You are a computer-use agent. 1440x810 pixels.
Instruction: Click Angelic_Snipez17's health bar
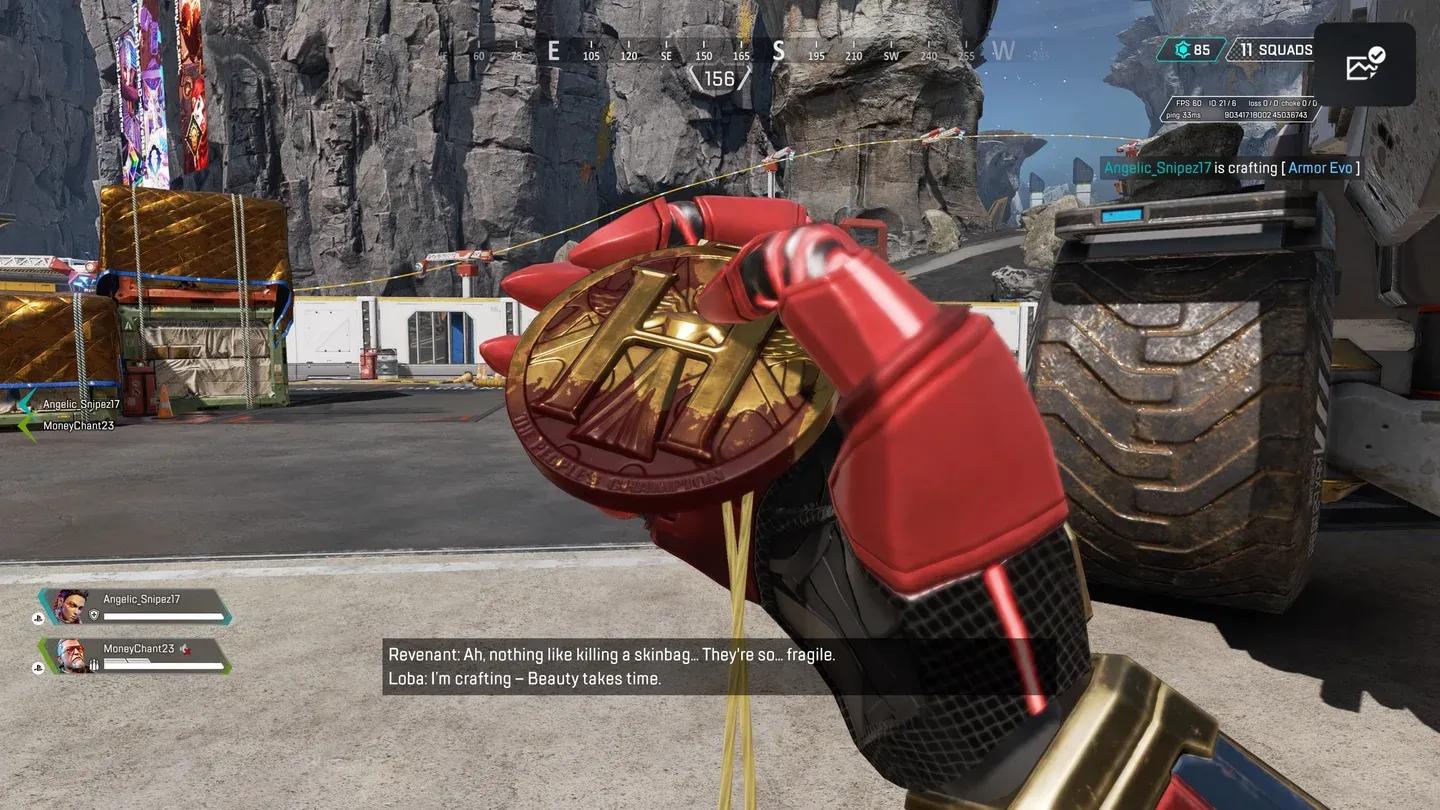tap(165, 616)
